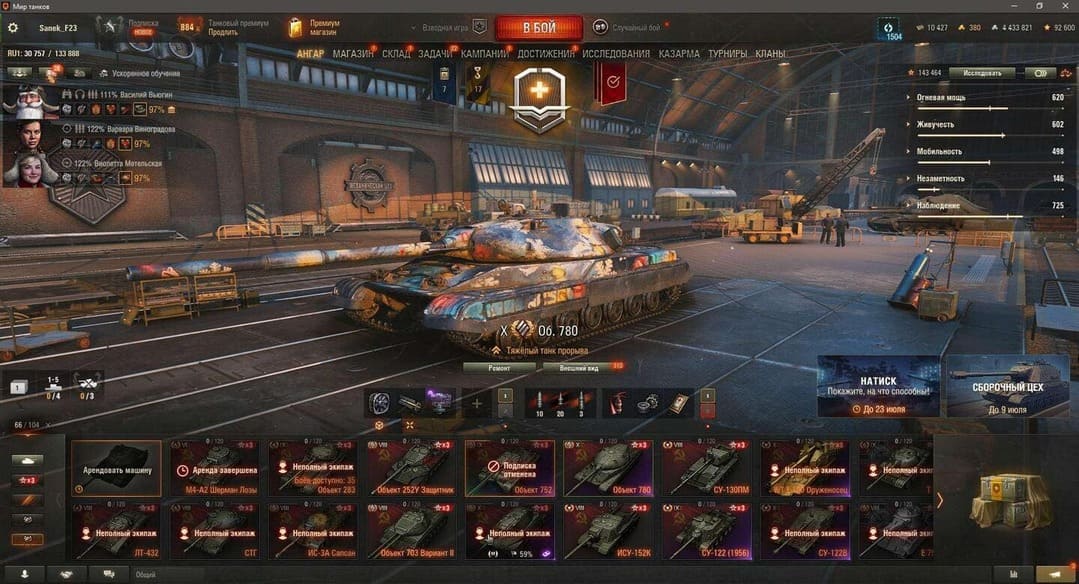Start battle with the В БОЙ button

[538, 28]
